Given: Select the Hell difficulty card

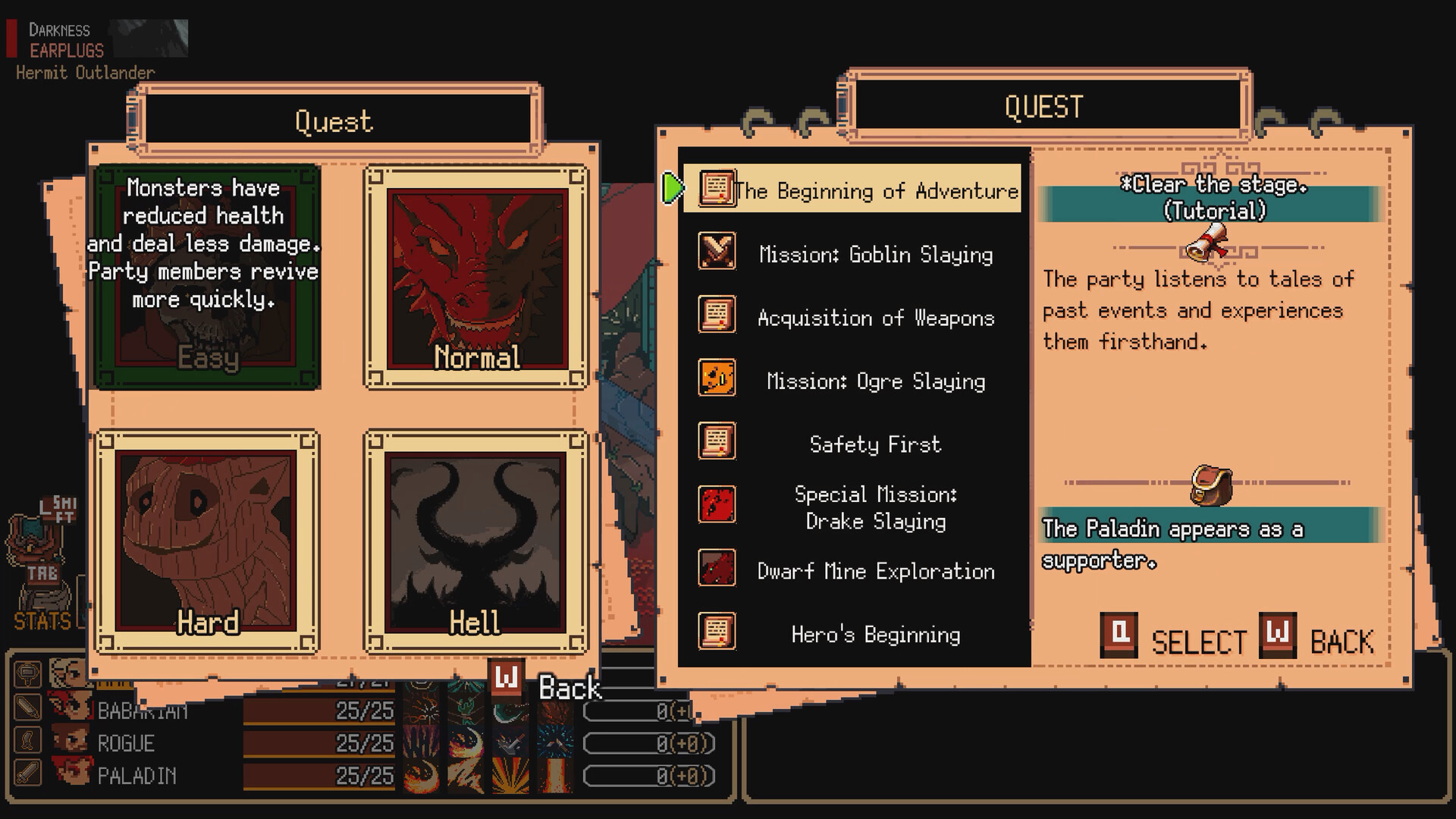Looking at the screenshot, I should tap(476, 542).
